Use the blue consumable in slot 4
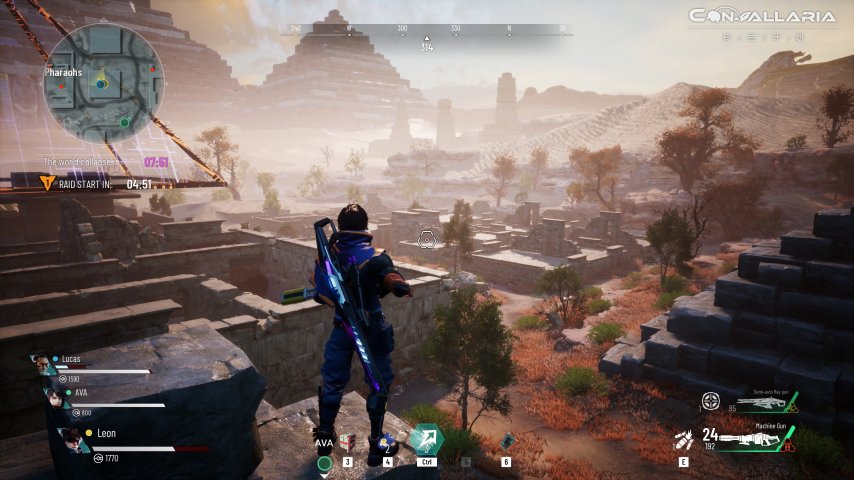Viewport: 854px width, 480px height. (x=386, y=442)
